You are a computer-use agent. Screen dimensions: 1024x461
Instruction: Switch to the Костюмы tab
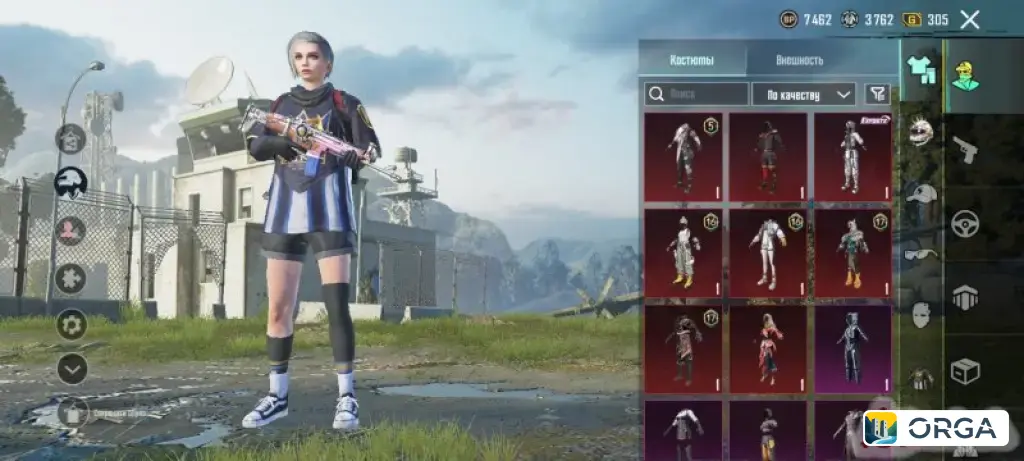[x=692, y=60]
